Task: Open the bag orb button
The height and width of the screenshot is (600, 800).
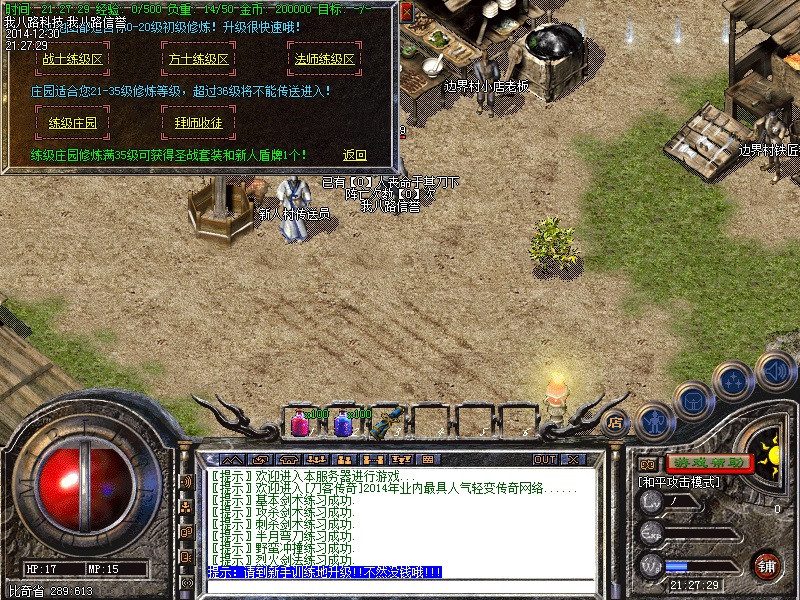Action: [x=692, y=400]
